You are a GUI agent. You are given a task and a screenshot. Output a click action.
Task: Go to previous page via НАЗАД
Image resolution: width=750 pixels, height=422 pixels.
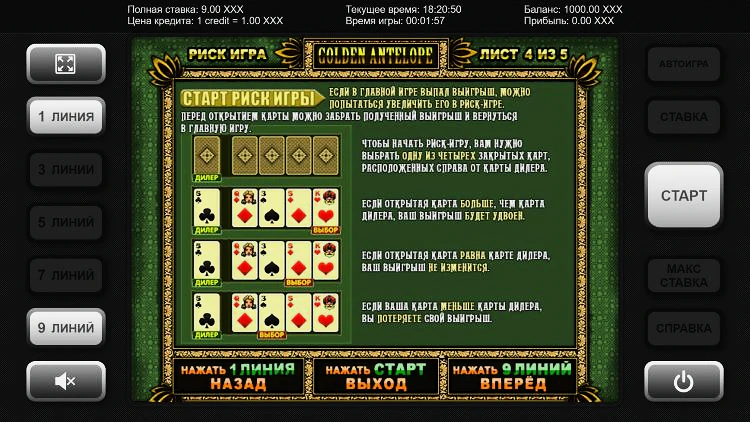pos(238,376)
